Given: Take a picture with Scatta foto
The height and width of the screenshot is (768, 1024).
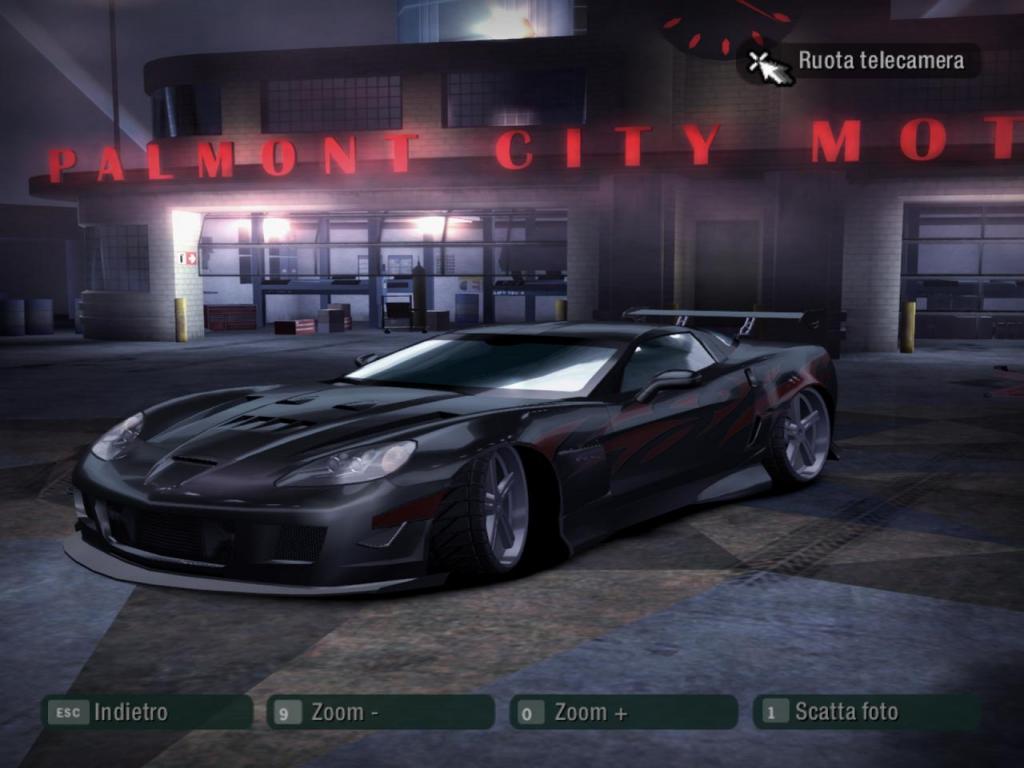Looking at the screenshot, I should tap(866, 712).
